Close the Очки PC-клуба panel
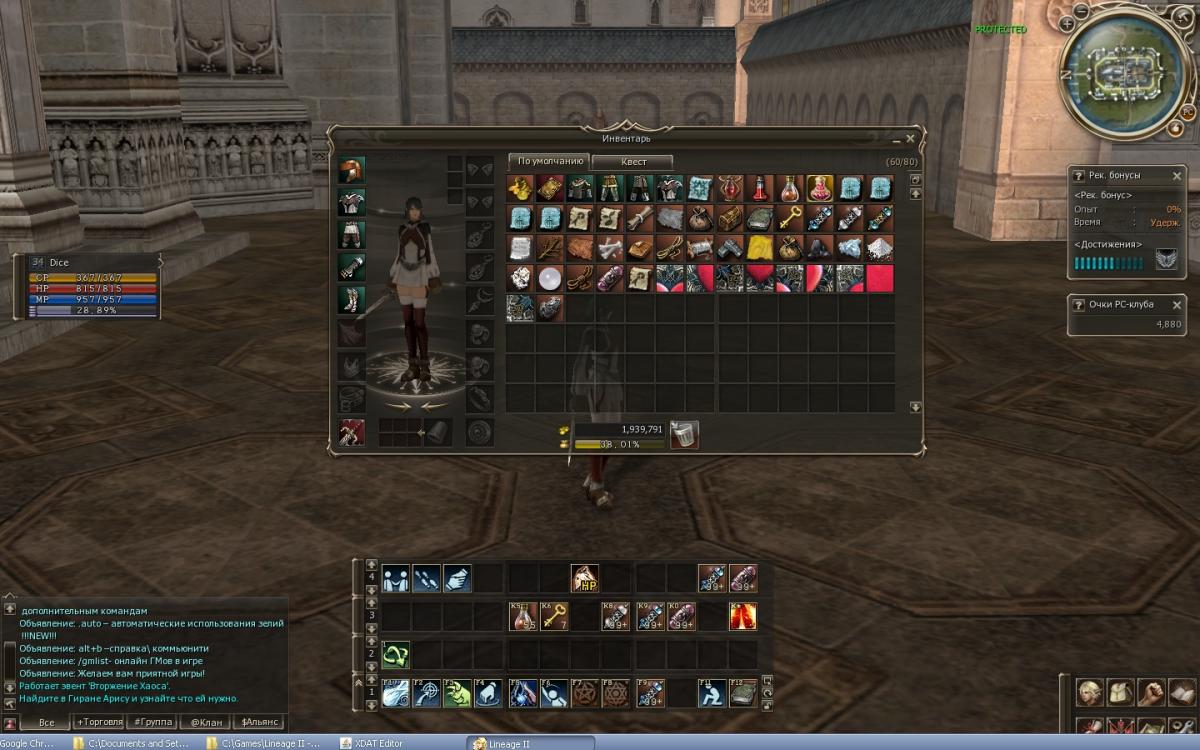The height and width of the screenshot is (750, 1200). (1177, 305)
